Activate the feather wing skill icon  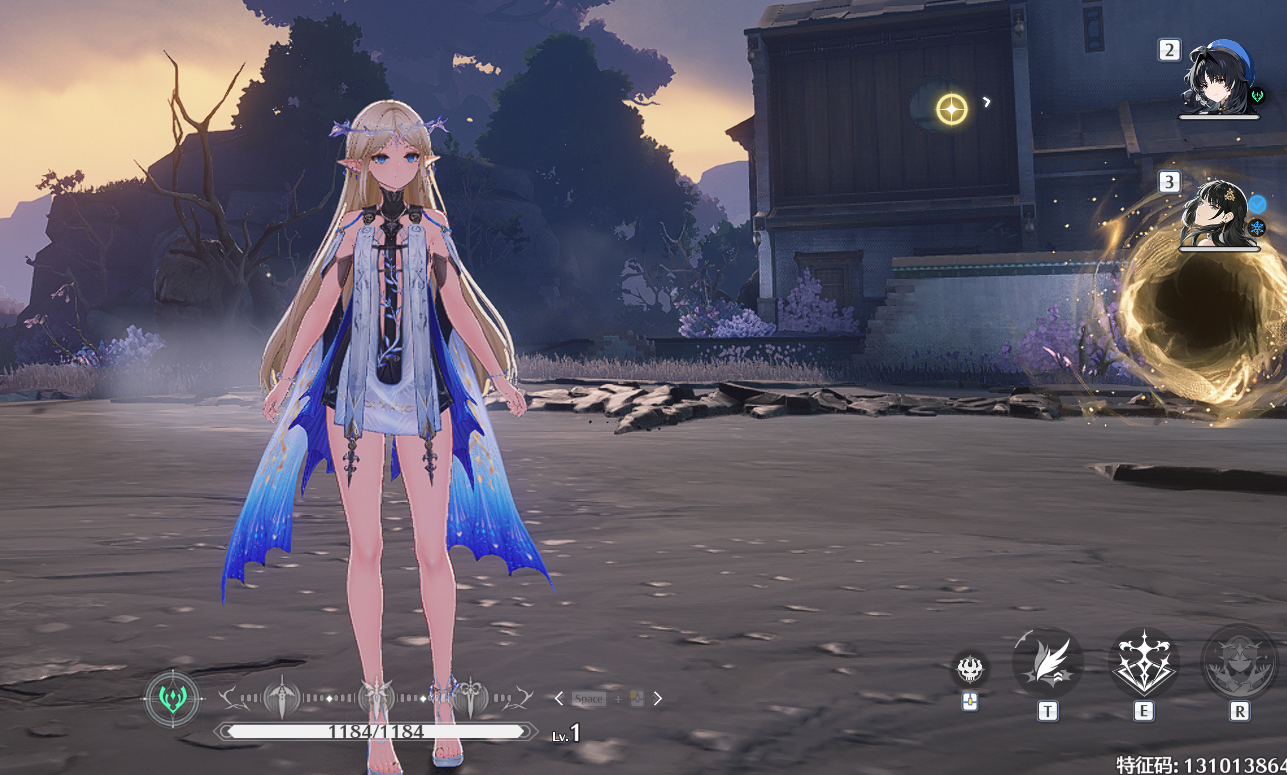pyautogui.click(x=1047, y=662)
